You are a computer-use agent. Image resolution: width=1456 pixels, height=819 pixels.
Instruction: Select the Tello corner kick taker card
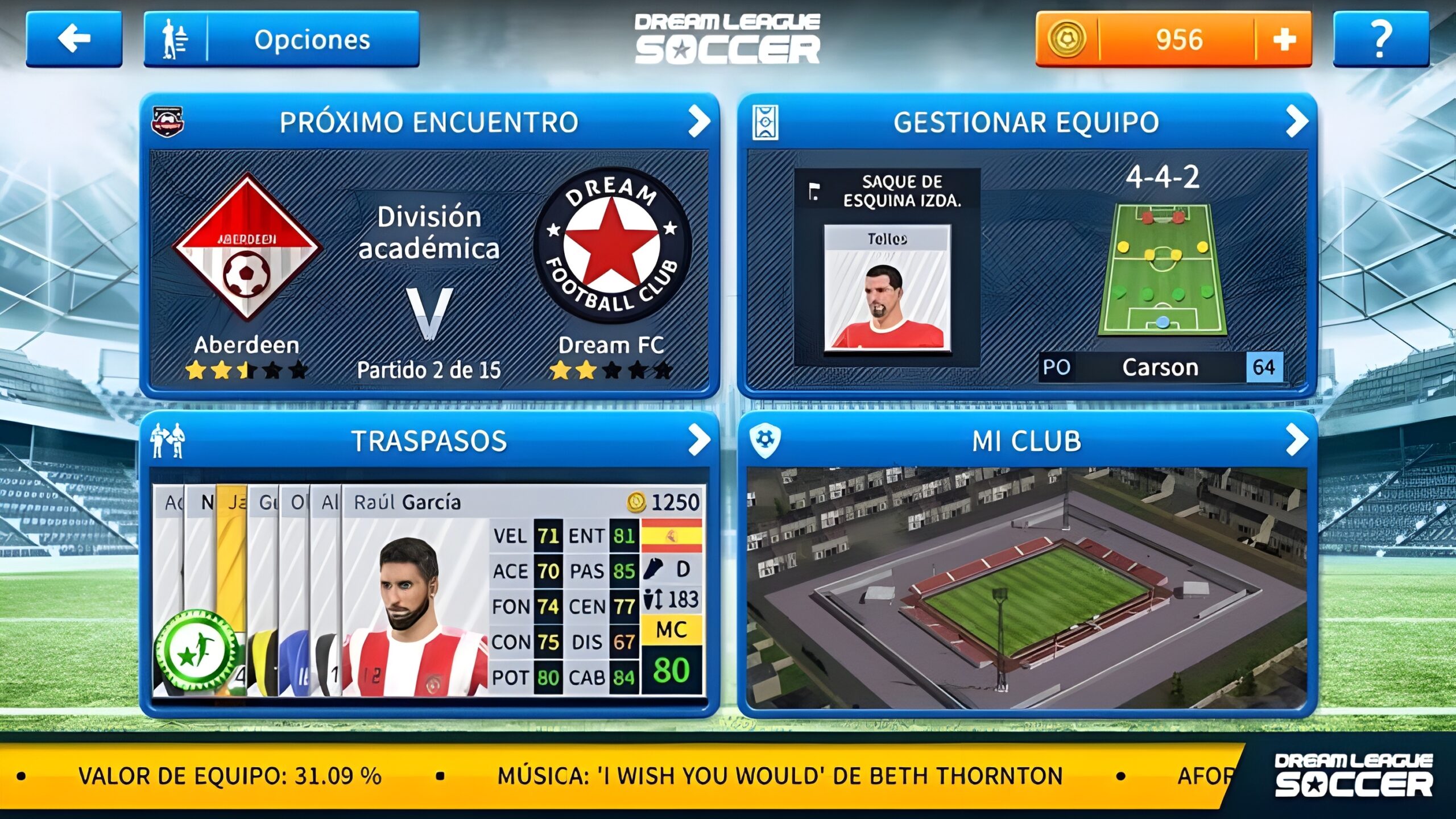[x=887, y=287]
